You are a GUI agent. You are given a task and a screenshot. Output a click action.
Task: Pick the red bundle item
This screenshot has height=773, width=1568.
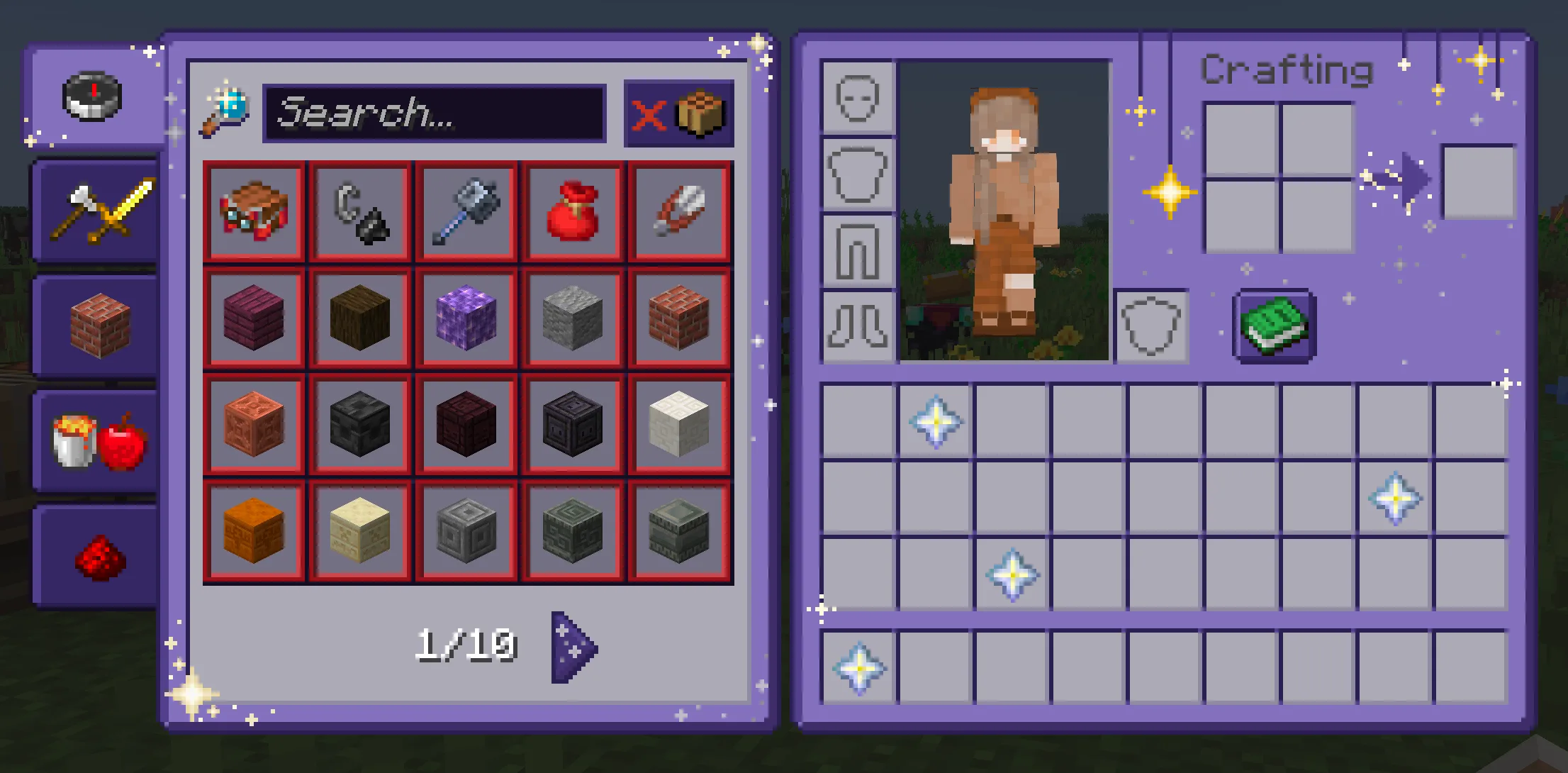coord(573,211)
